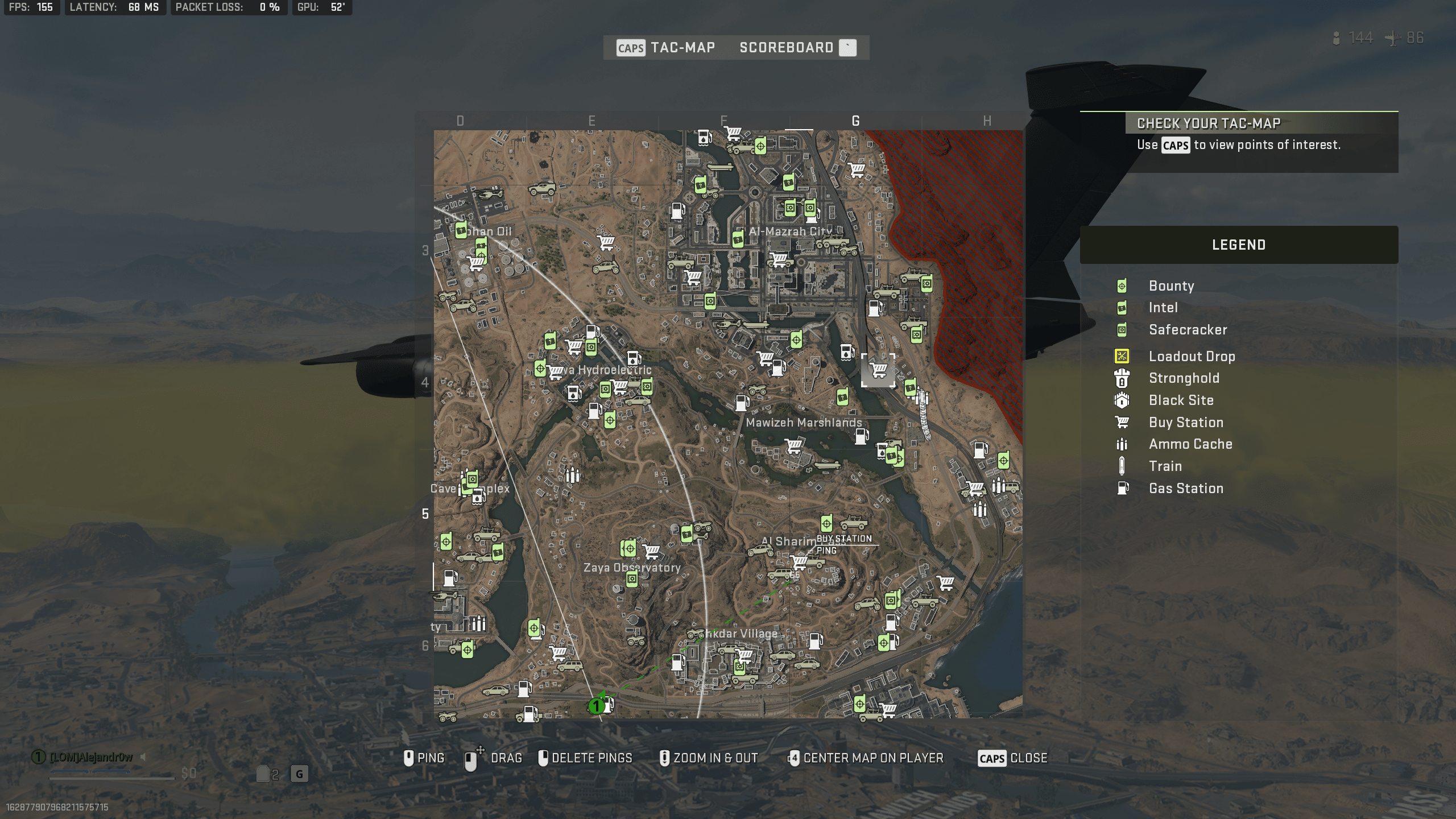1456x819 pixels.
Task: Select the Intel icon in the Legend
Action: click(x=1121, y=308)
